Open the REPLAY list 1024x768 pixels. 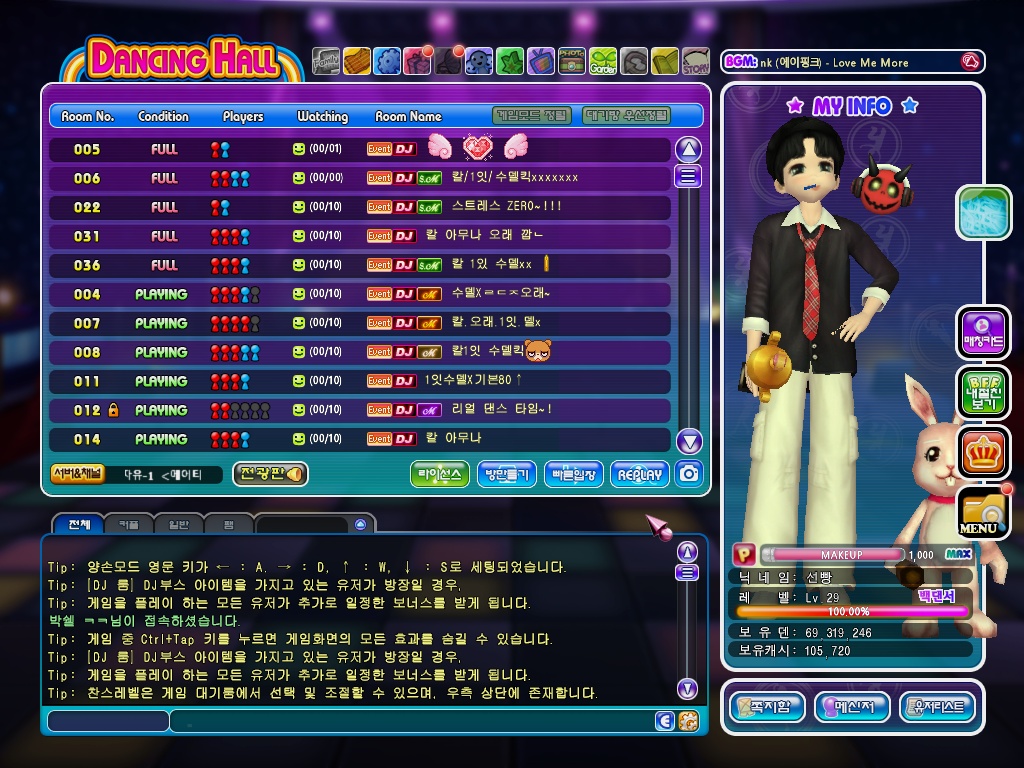click(x=639, y=475)
